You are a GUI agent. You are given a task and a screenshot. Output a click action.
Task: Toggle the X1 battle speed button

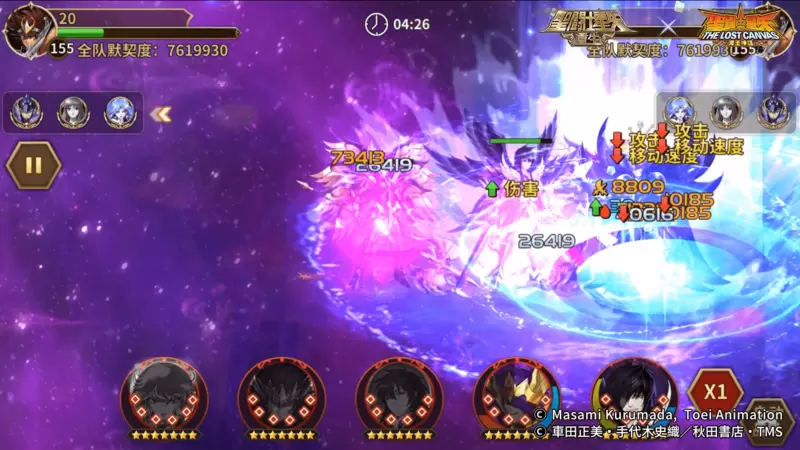pos(715,390)
